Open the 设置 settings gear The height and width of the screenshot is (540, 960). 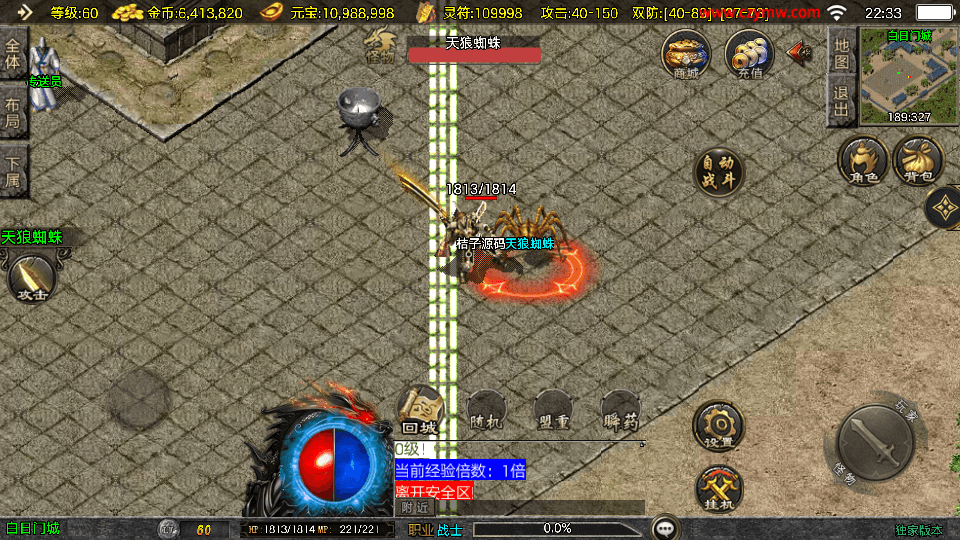point(718,426)
